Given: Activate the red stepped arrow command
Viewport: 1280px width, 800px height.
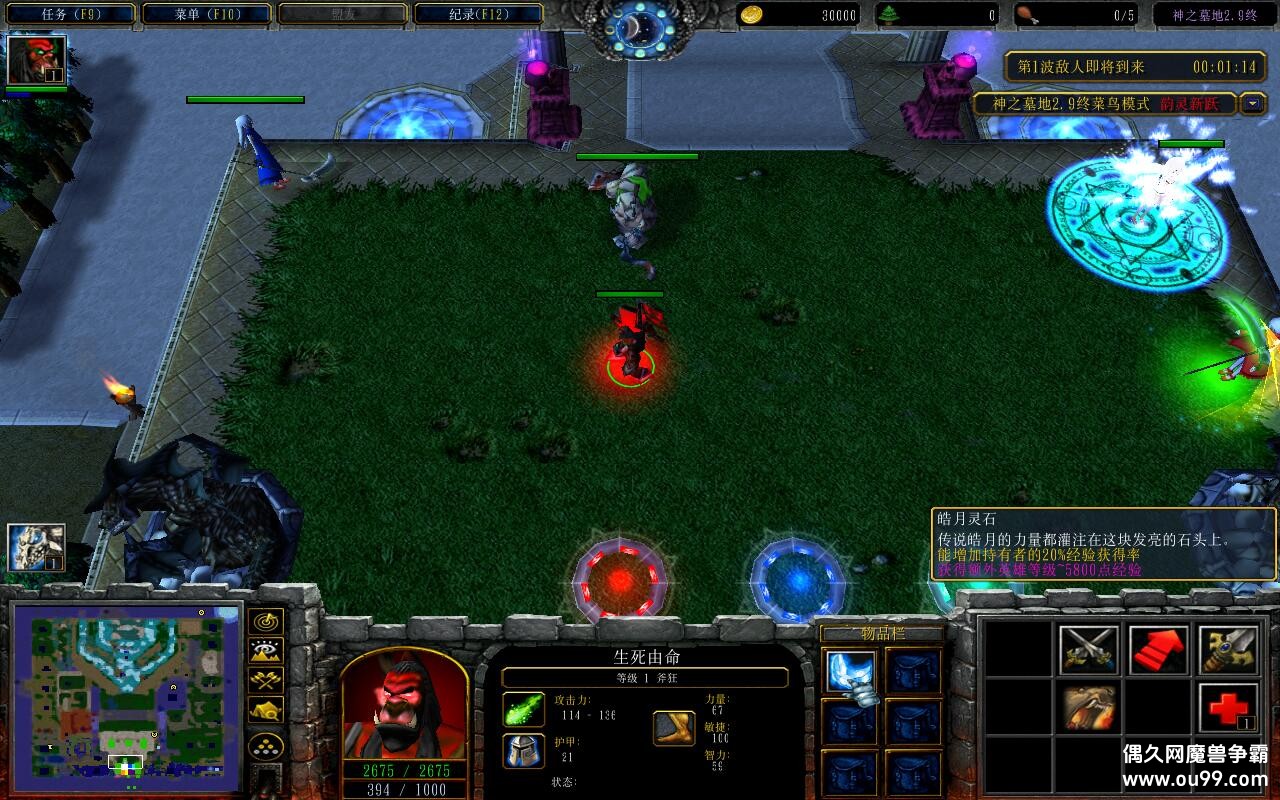Looking at the screenshot, I should click(x=1158, y=650).
